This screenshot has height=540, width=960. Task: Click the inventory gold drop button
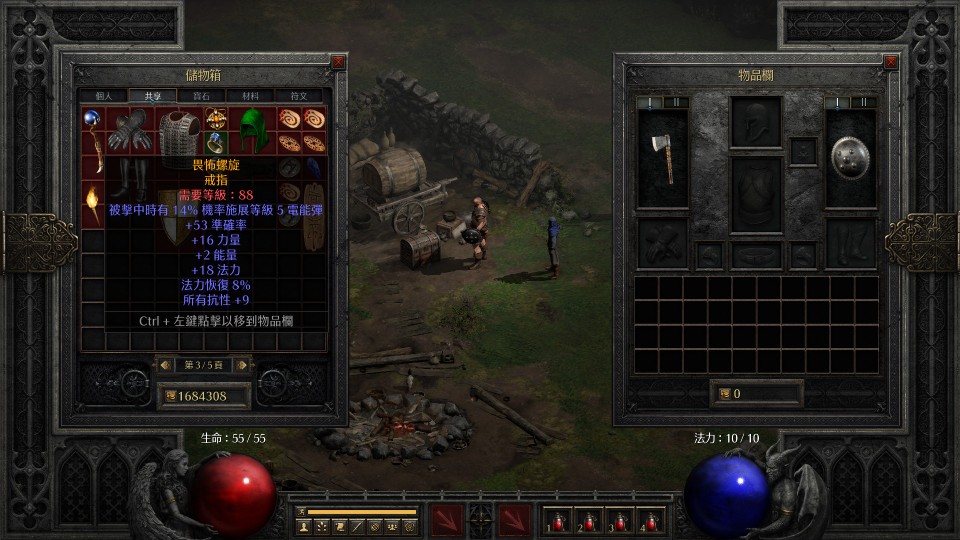tap(723, 394)
